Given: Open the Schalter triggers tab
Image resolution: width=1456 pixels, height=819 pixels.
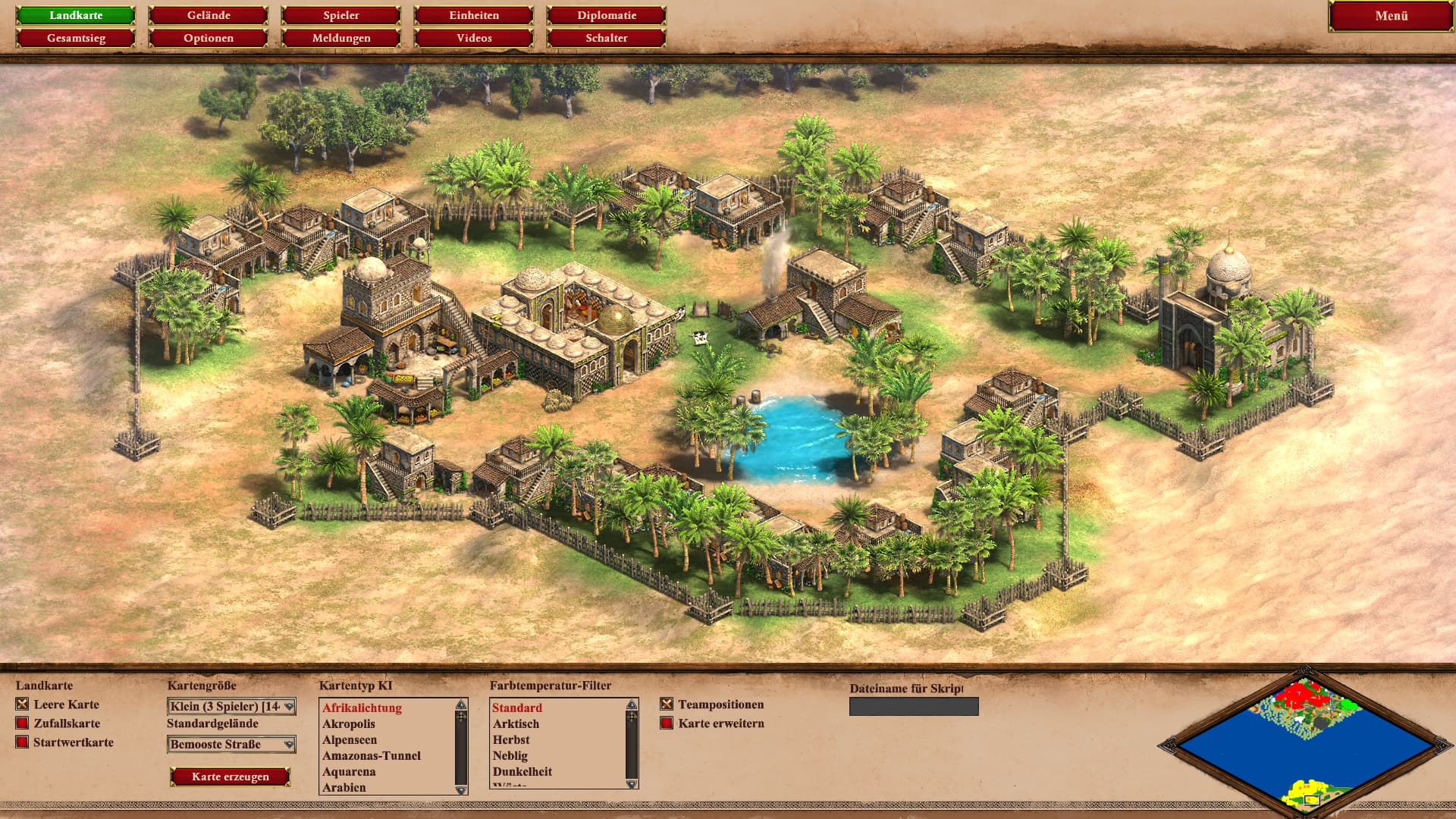Looking at the screenshot, I should [x=607, y=38].
